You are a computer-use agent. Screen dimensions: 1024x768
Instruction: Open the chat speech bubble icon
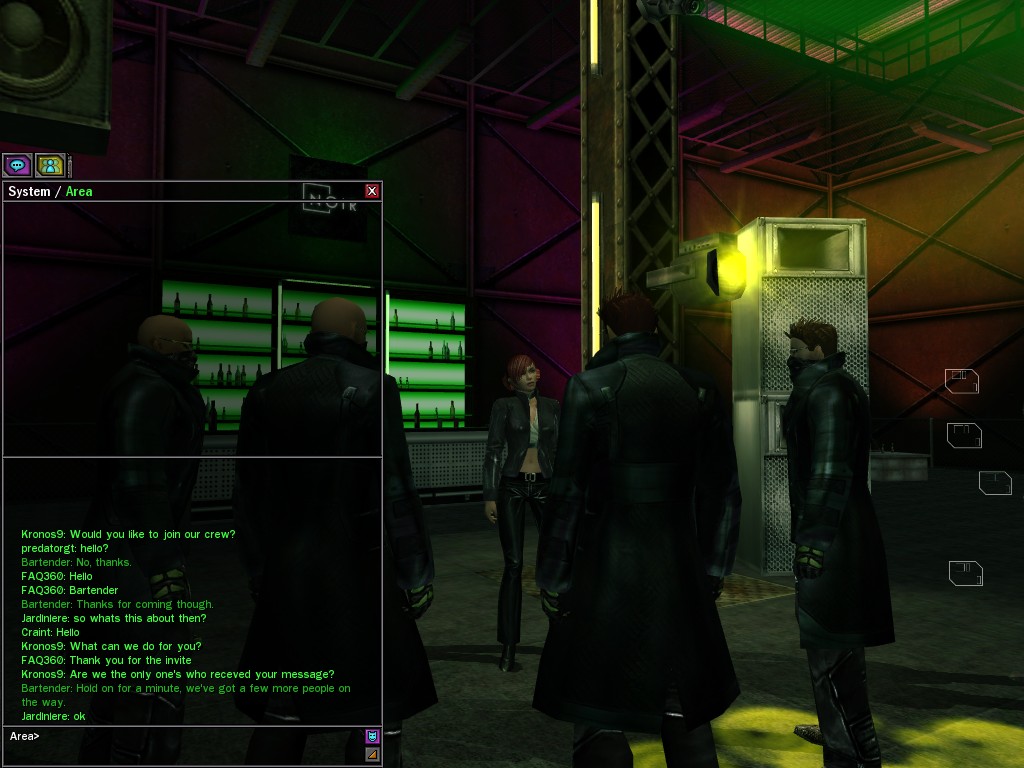(x=17, y=165)
